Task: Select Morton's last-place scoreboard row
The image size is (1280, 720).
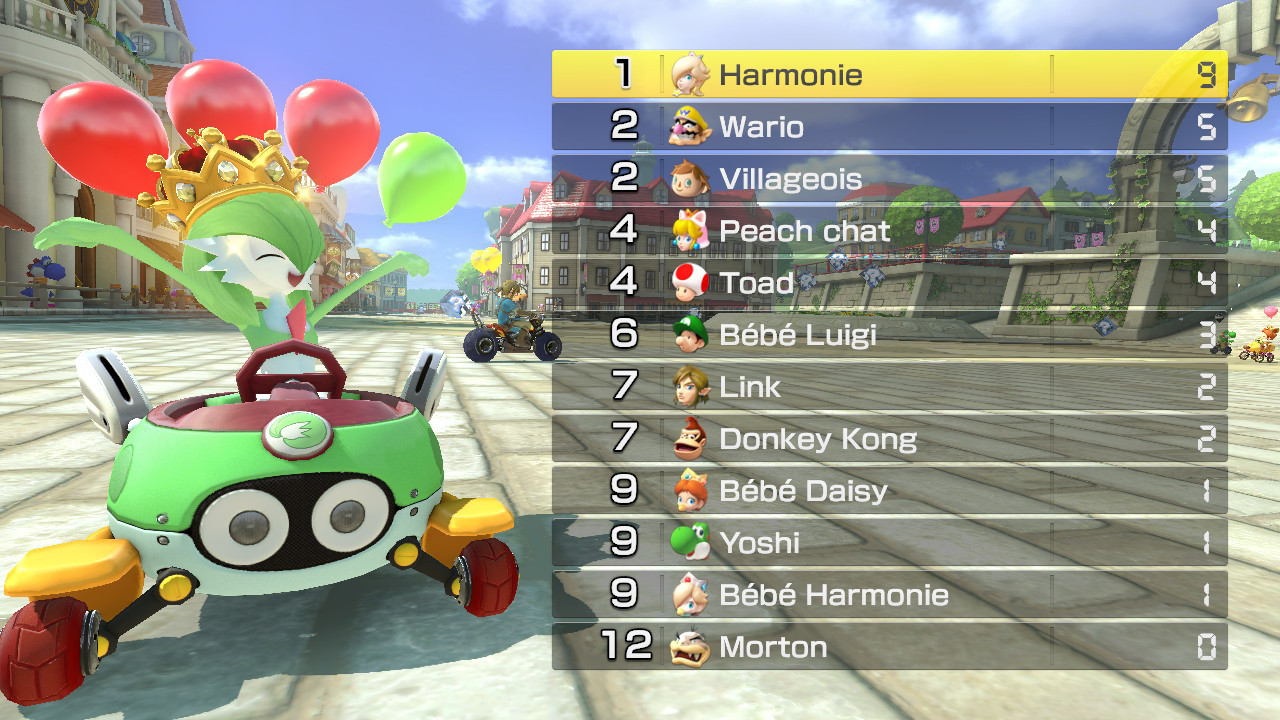Action: point(890,647)
